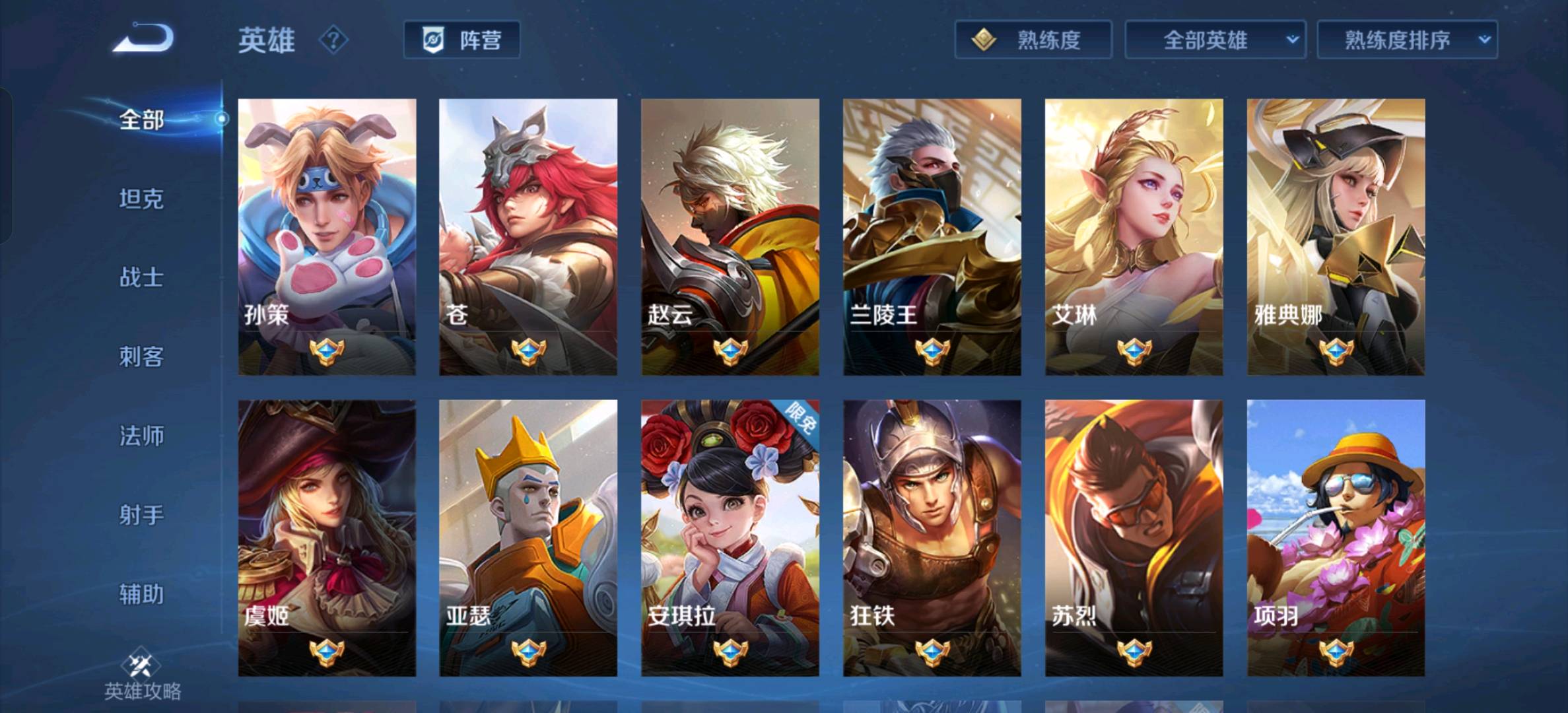
Task: Switch to the 法师 category
Action: tap(141, 436)
